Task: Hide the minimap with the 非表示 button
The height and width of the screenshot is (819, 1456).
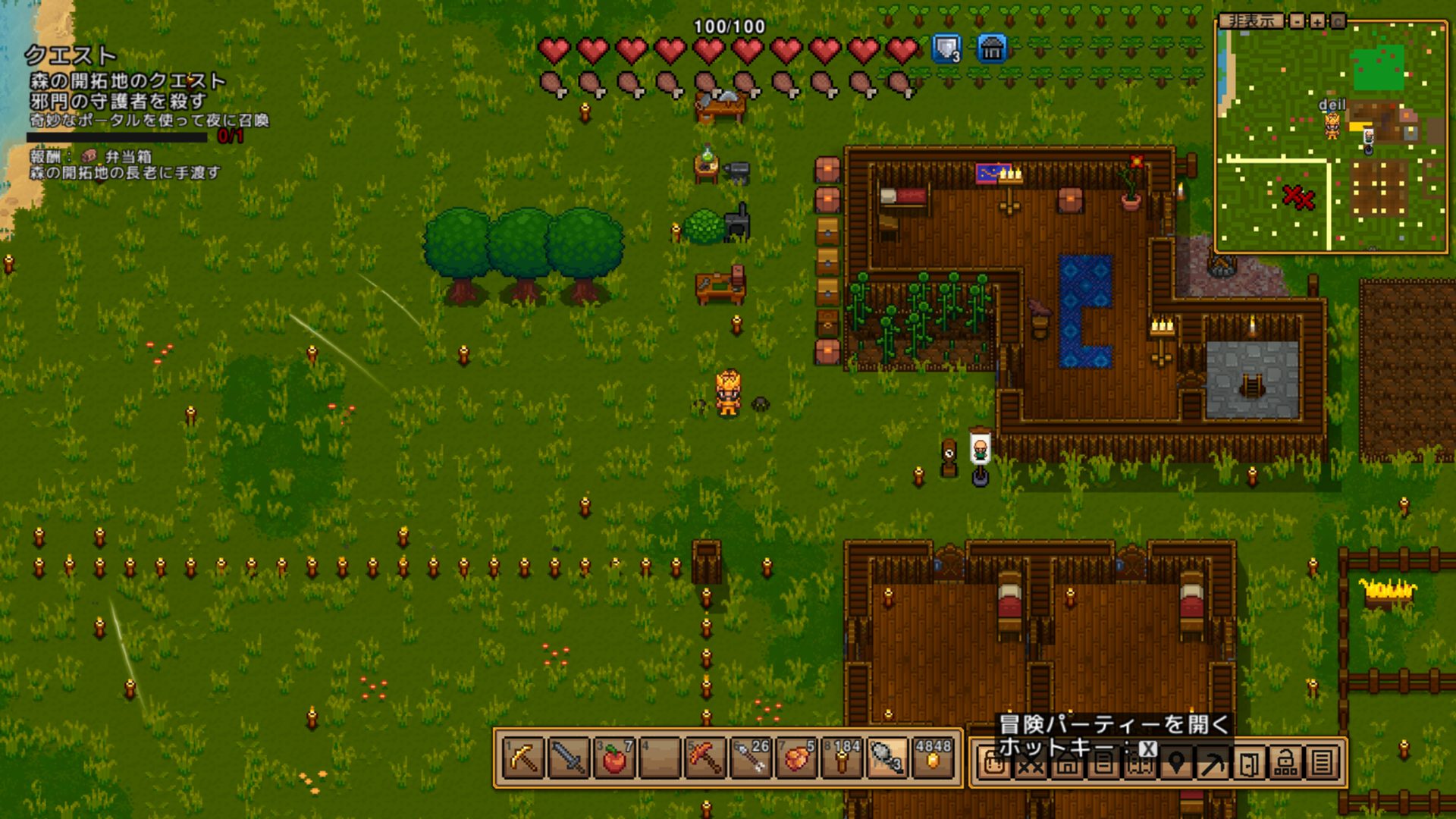Action: pyautogui.click(x=1251, y=21)
